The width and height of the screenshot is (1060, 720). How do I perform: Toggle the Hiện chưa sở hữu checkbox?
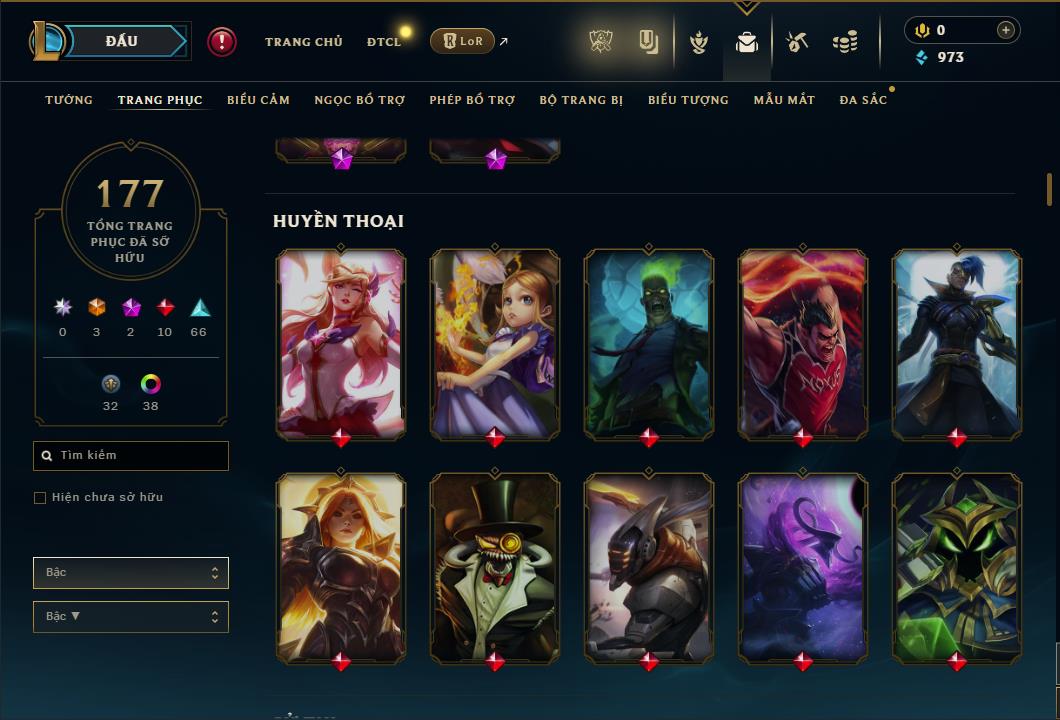(40, 498)
